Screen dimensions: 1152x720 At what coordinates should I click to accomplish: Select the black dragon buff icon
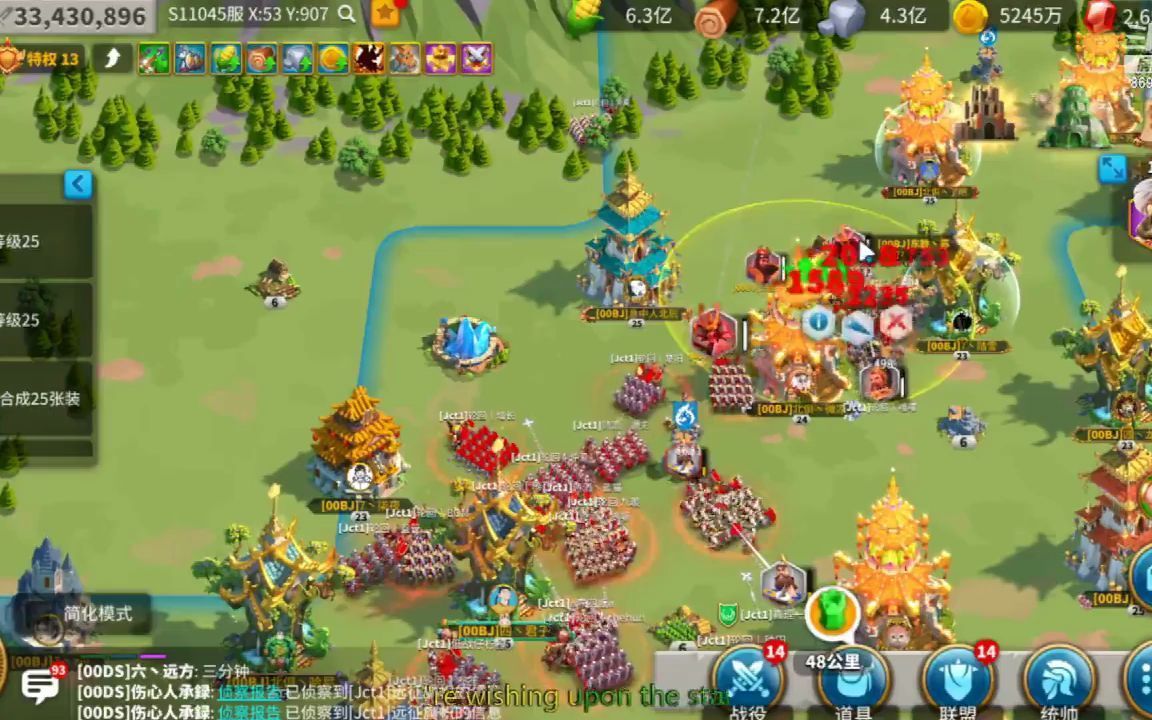coord(369,58)
